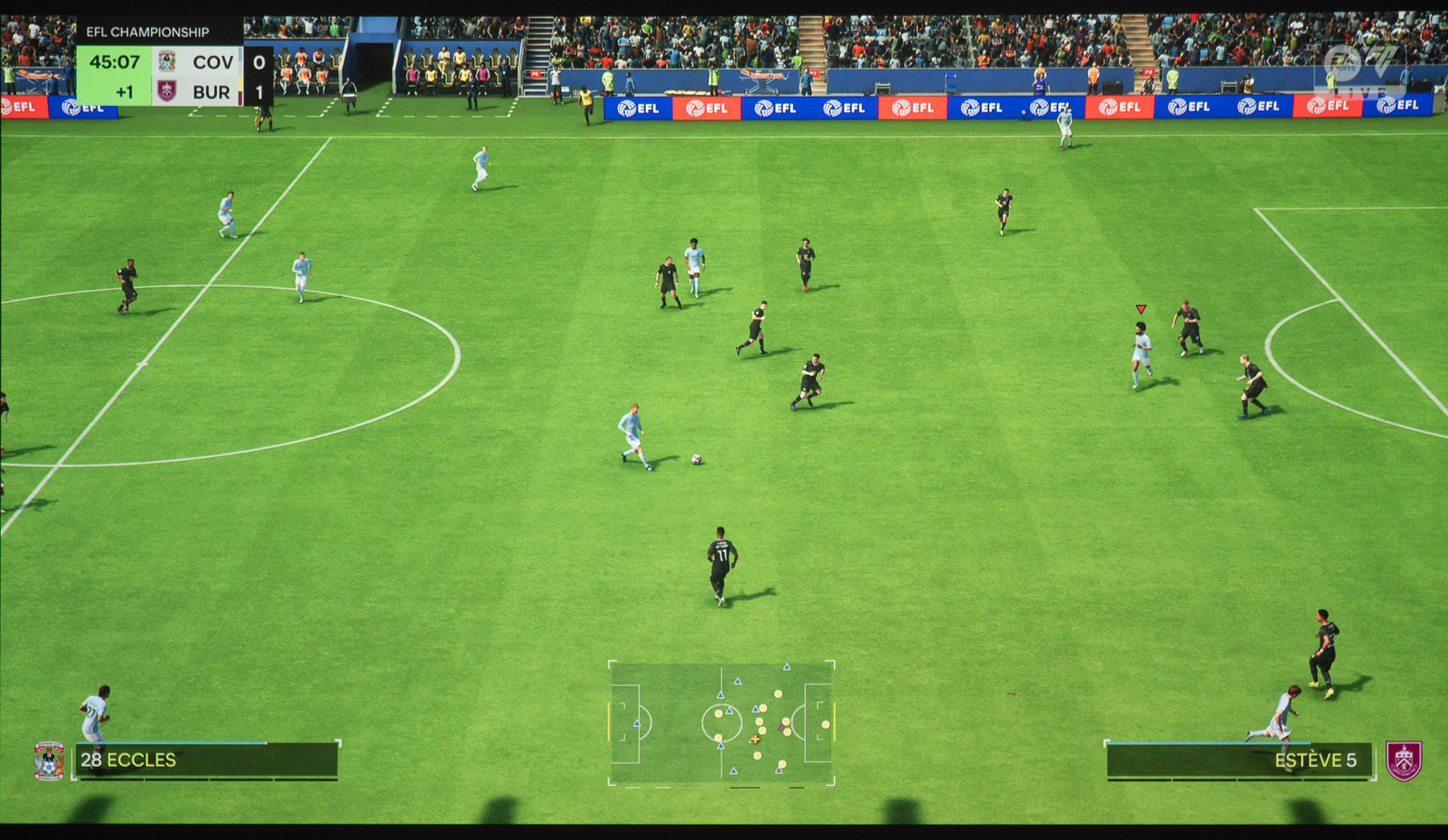This screenshot has height=840, width=1448.
Task: Click the Burnley crest on the scoreboard
Action: [167, 91]
